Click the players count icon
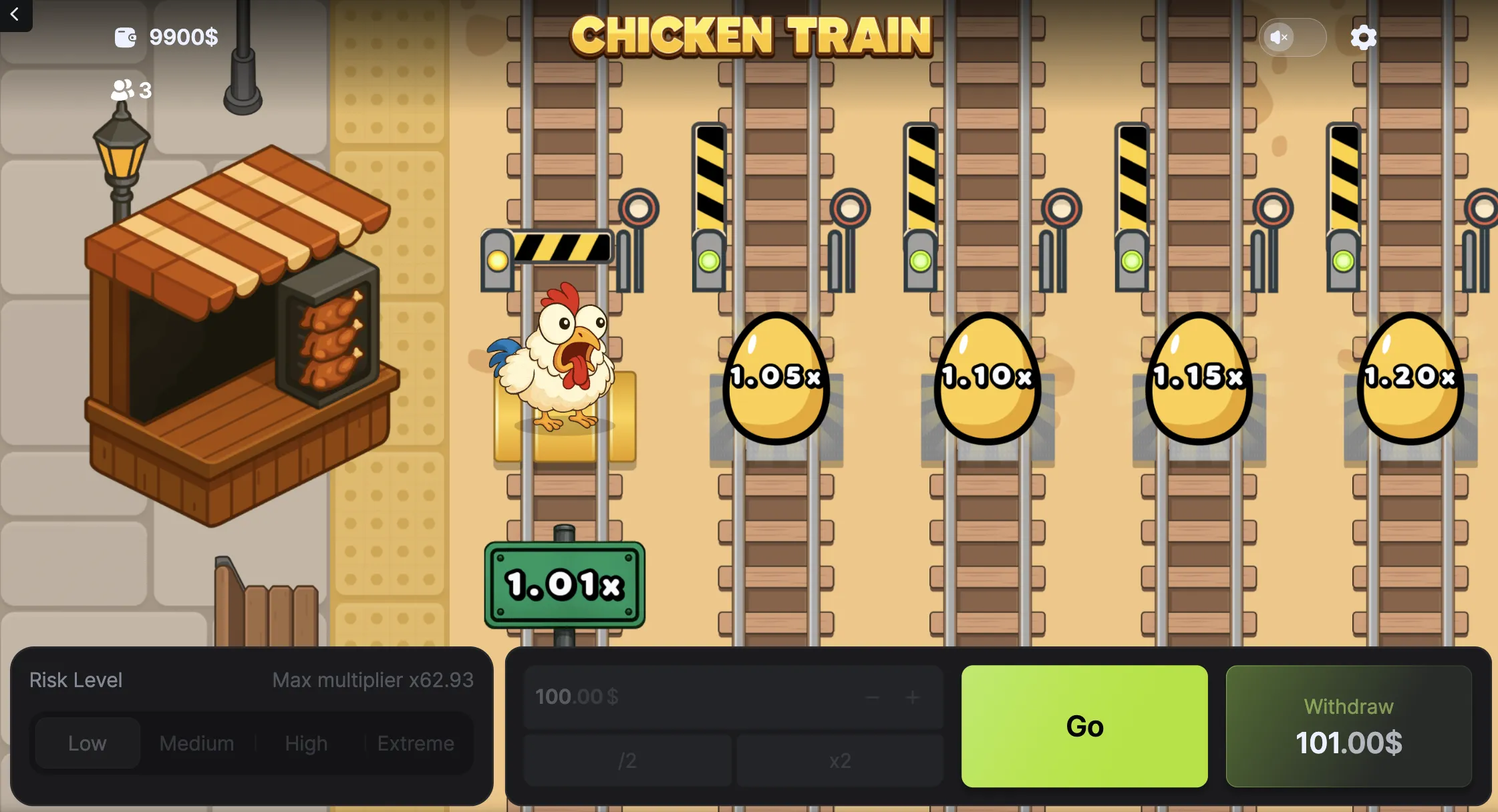This screenshot has height=812, width=1498. (x=121, y=89)
